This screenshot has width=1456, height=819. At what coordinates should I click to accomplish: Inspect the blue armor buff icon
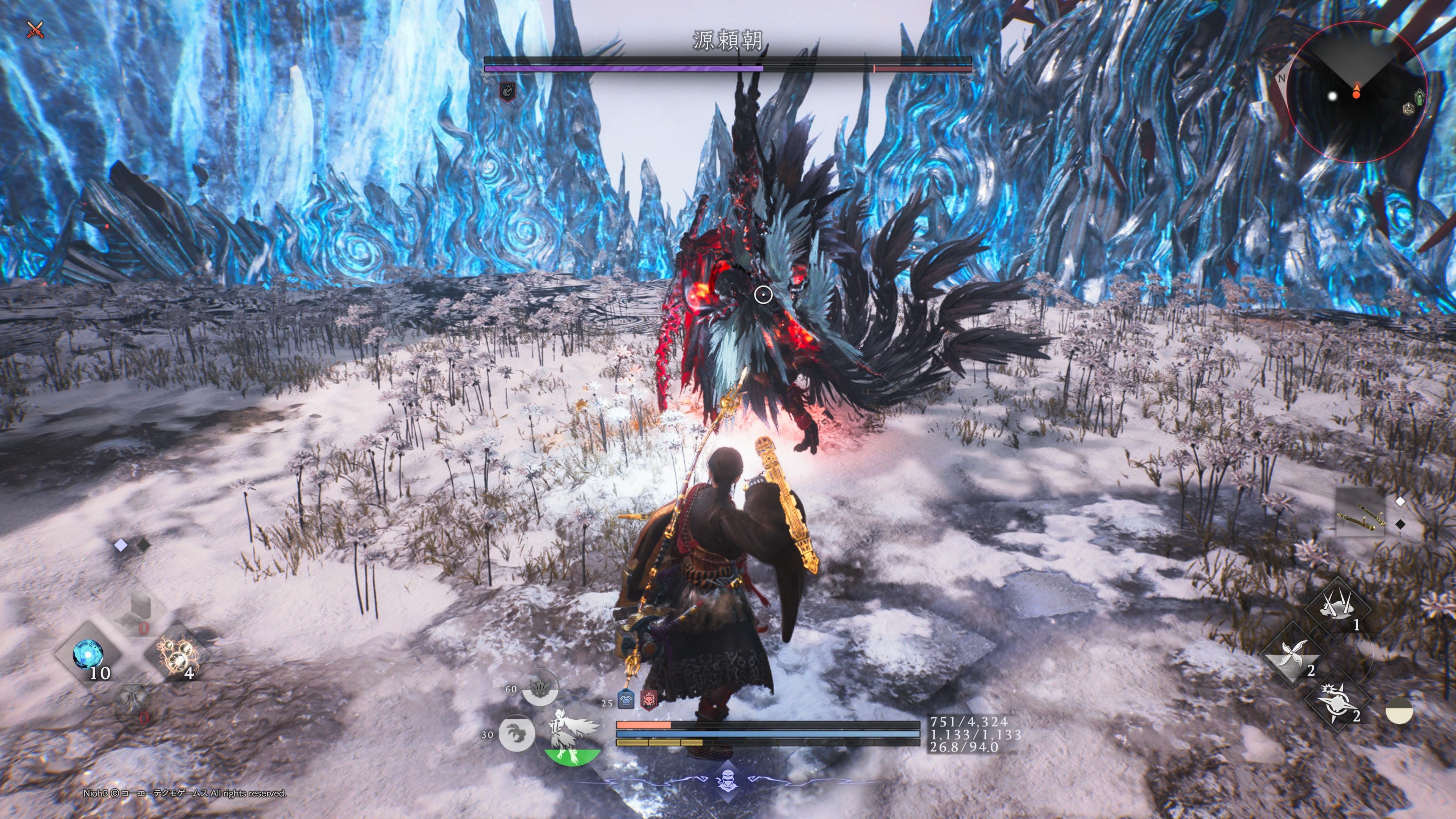point(625,700)
